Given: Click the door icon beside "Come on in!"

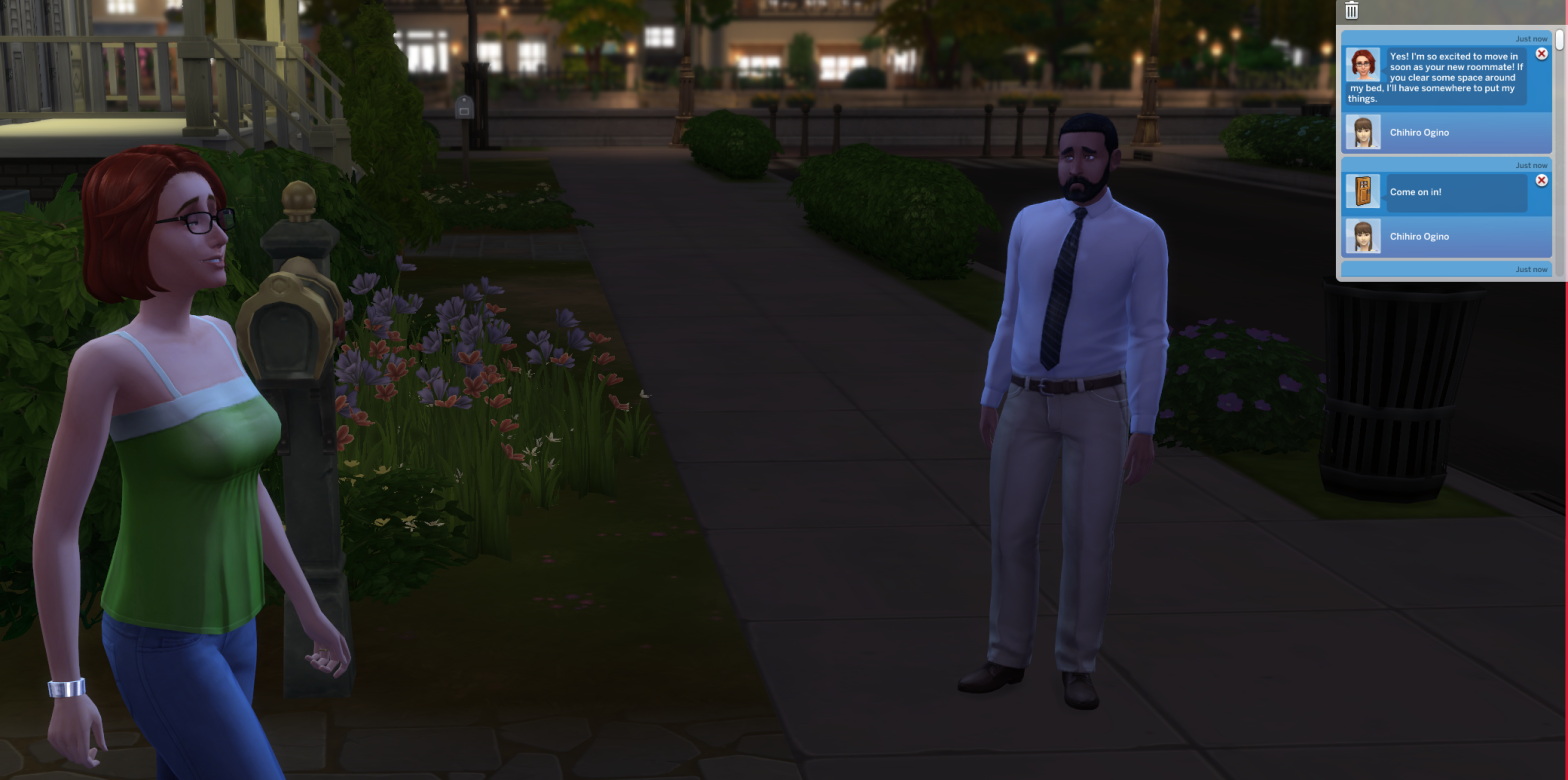Looking at the screenshot, I should pyautogui.click(x=1365, y=191).
